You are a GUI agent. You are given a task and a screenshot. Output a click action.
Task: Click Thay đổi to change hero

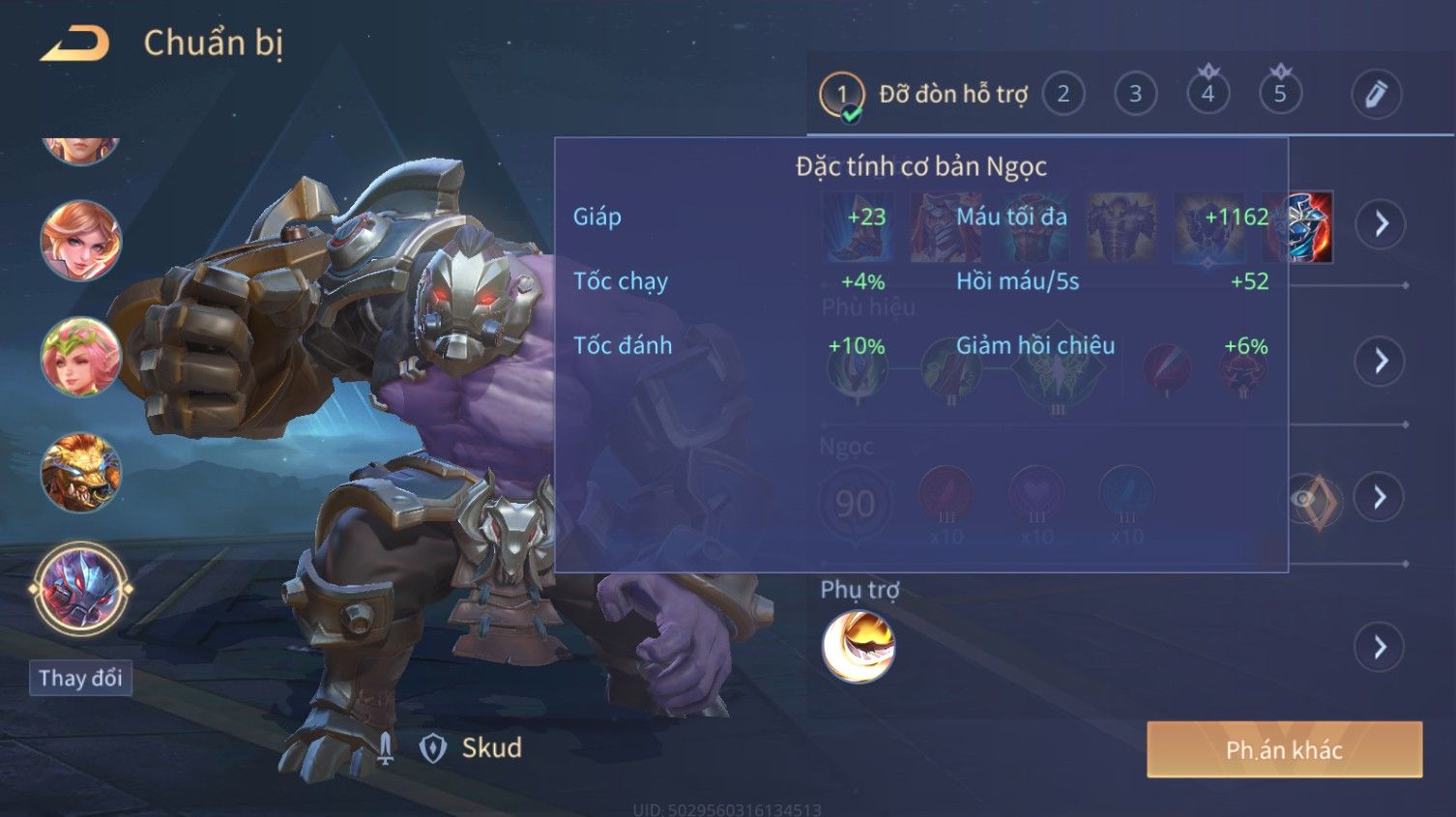(80, 678)
